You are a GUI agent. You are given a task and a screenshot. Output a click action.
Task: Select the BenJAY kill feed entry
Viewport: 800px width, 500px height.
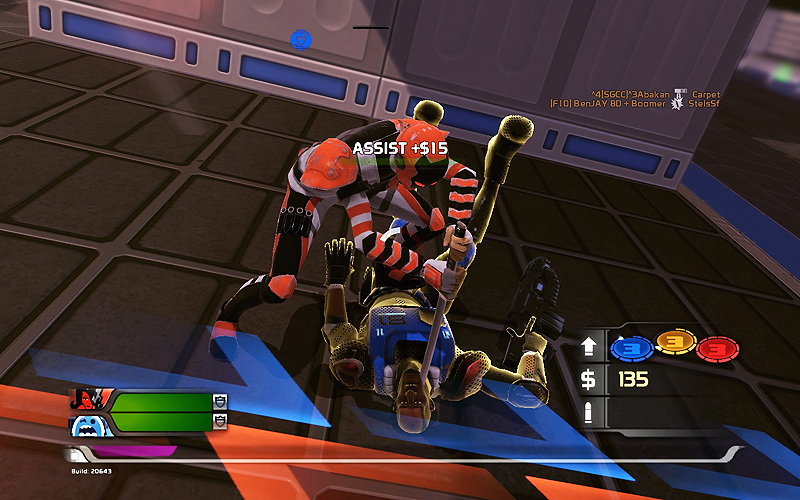(x=634, y=104)
